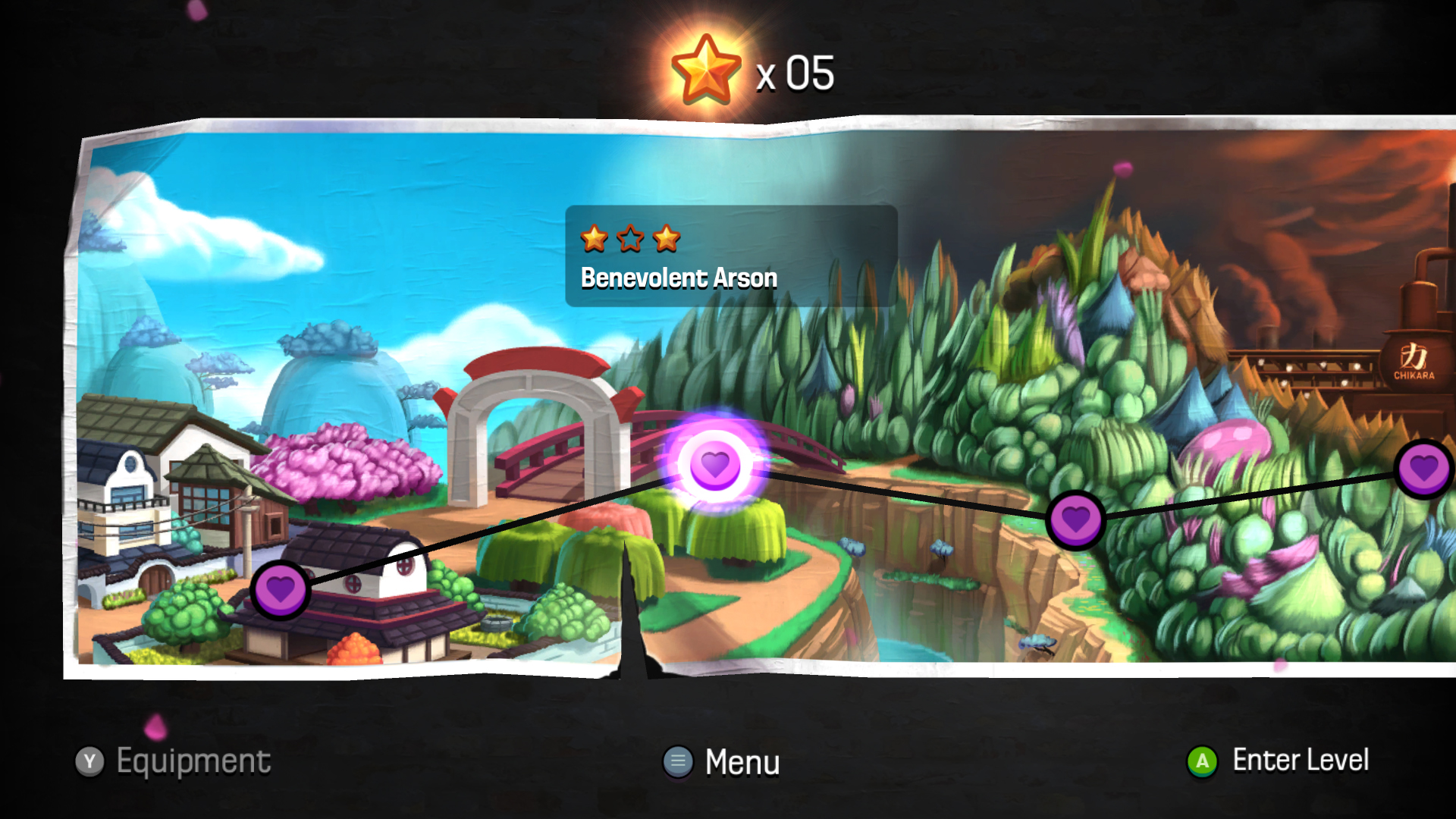Pick the level node below the Chikara factory

(x=1423, y=469)
